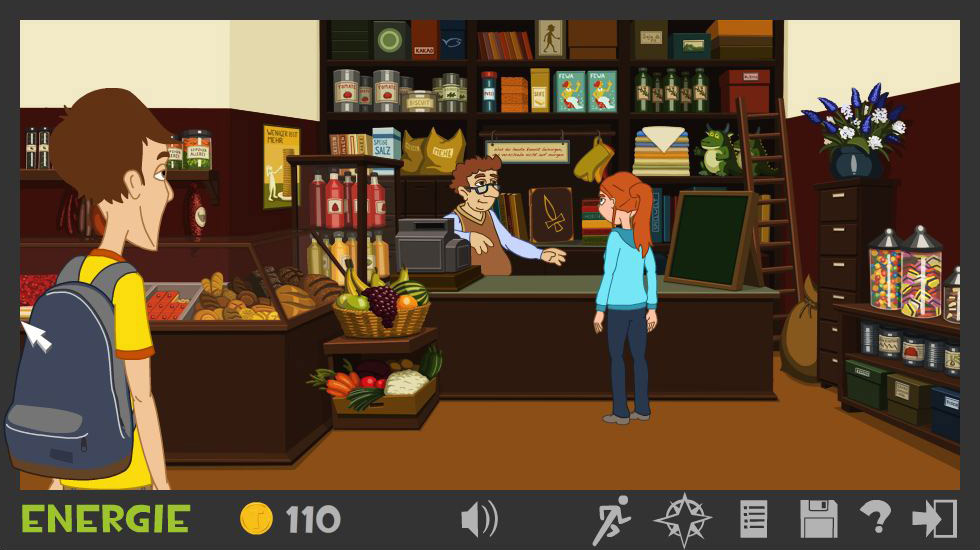980x550 pixels.
Task: Exit the game using door icon
Action: (x=934, y=519)
